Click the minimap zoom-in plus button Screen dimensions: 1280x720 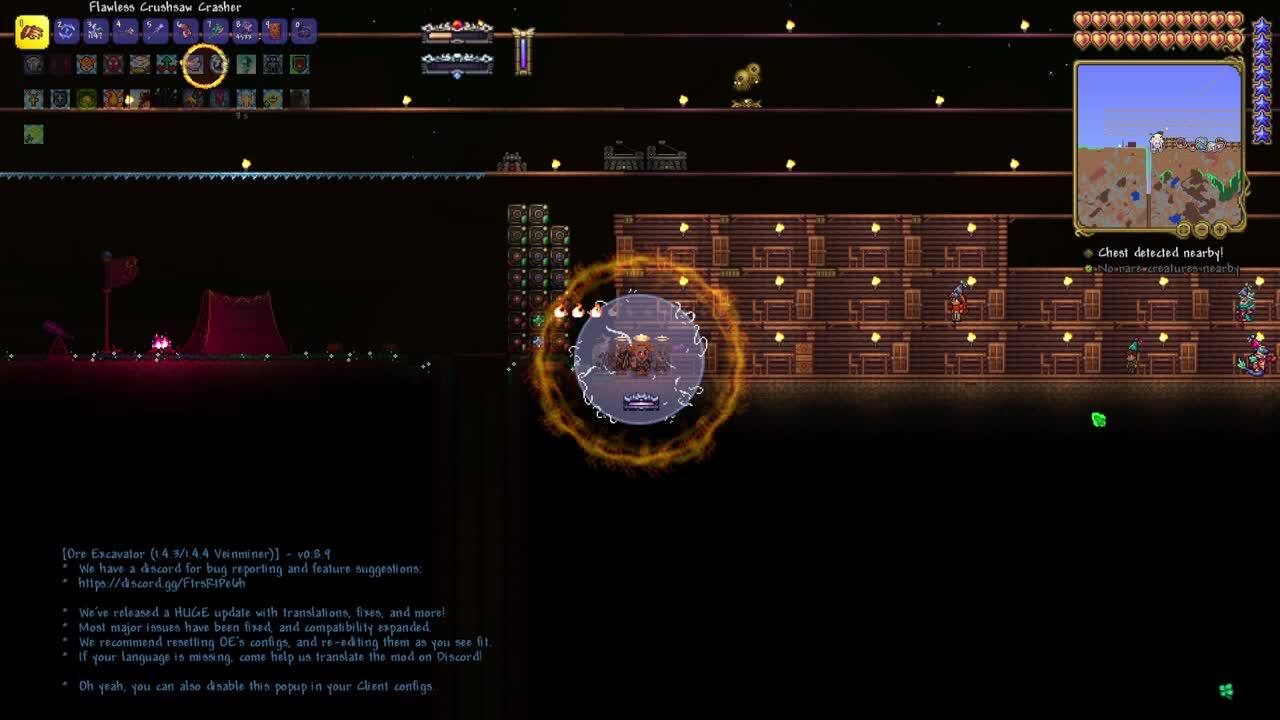(1219, 230)
